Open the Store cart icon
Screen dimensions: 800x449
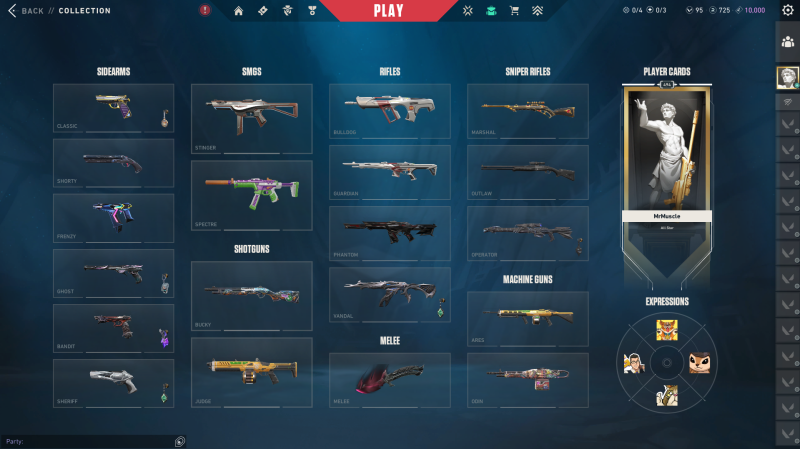tap(514, 11)
